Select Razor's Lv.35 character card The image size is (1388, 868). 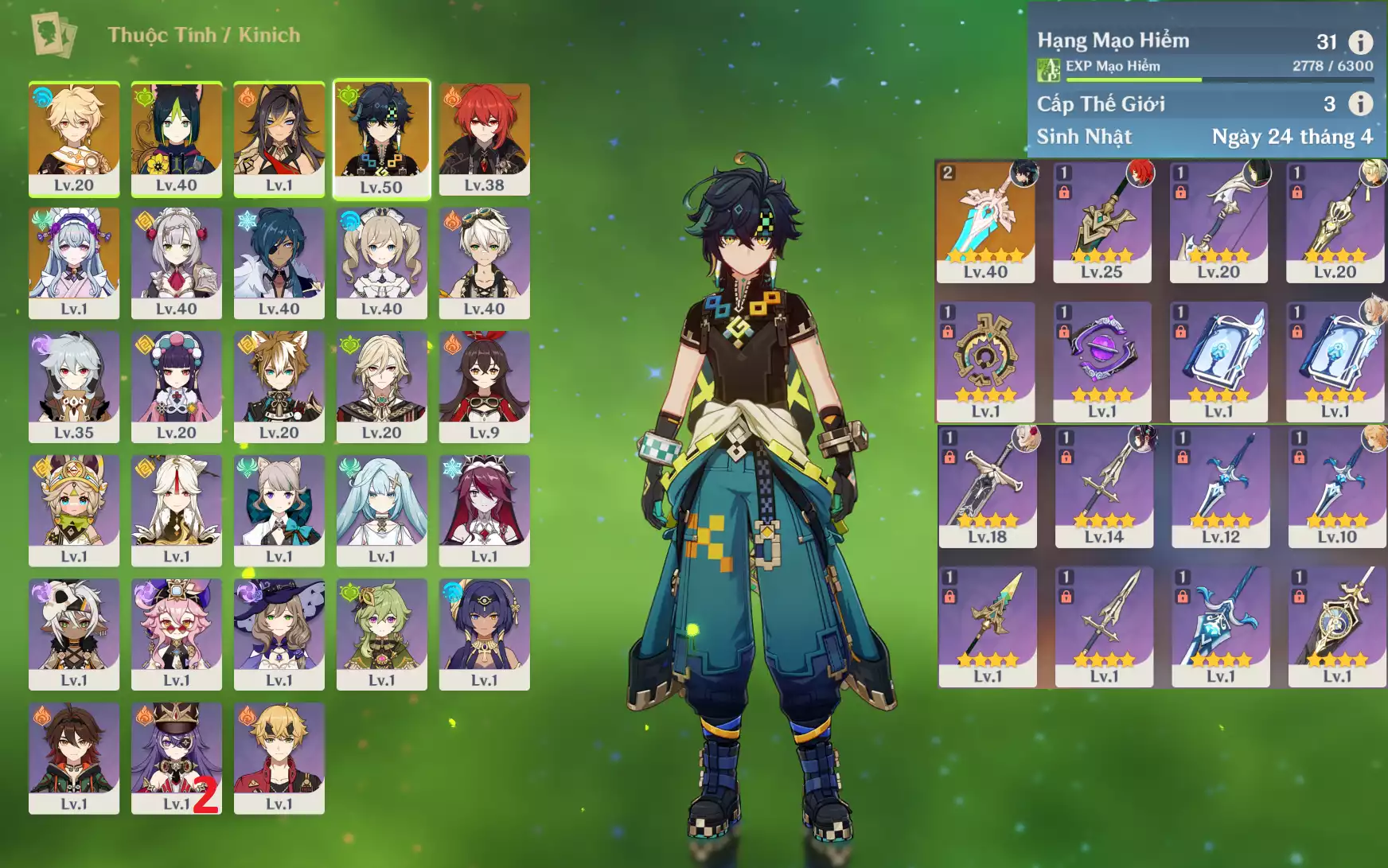(74, 386)
